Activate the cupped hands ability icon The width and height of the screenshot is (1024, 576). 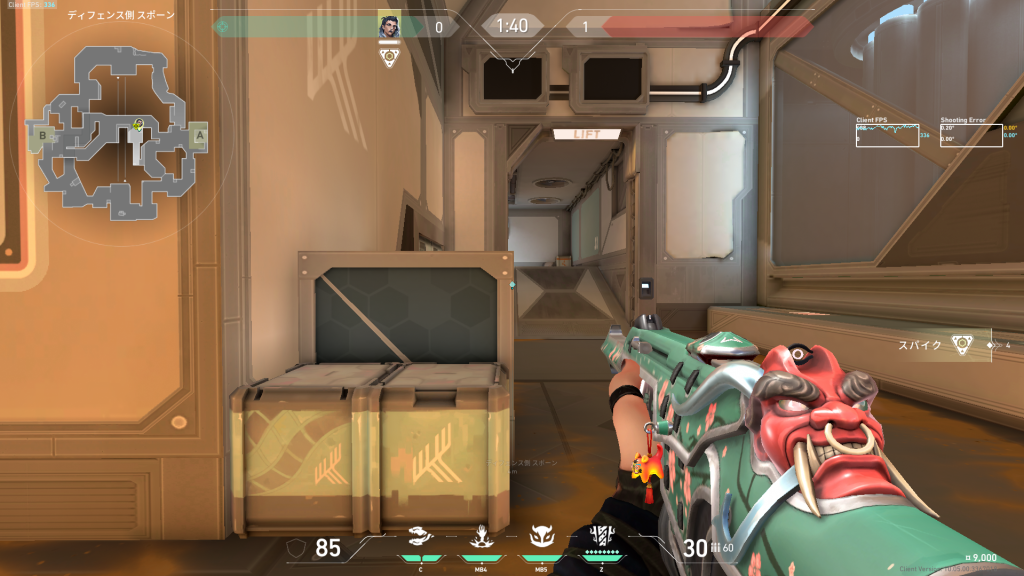pos(422,536)
